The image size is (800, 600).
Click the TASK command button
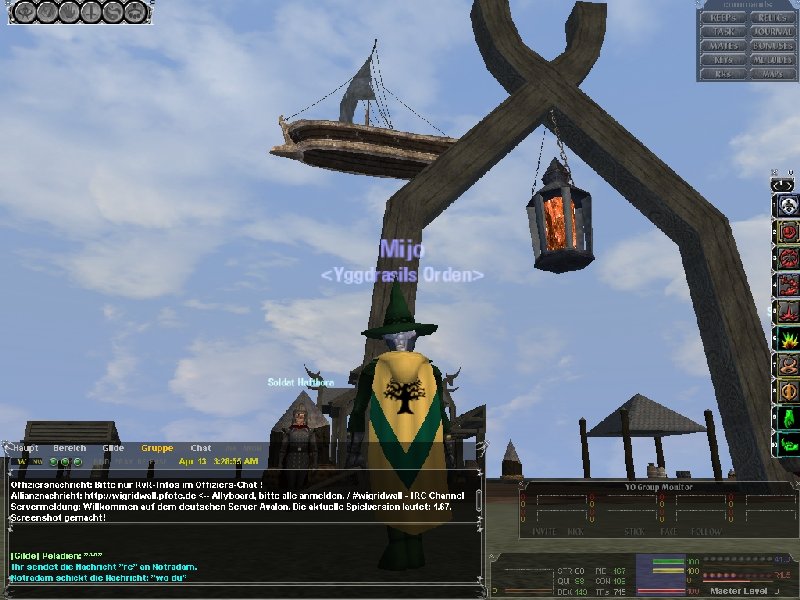tap(723, 31)
